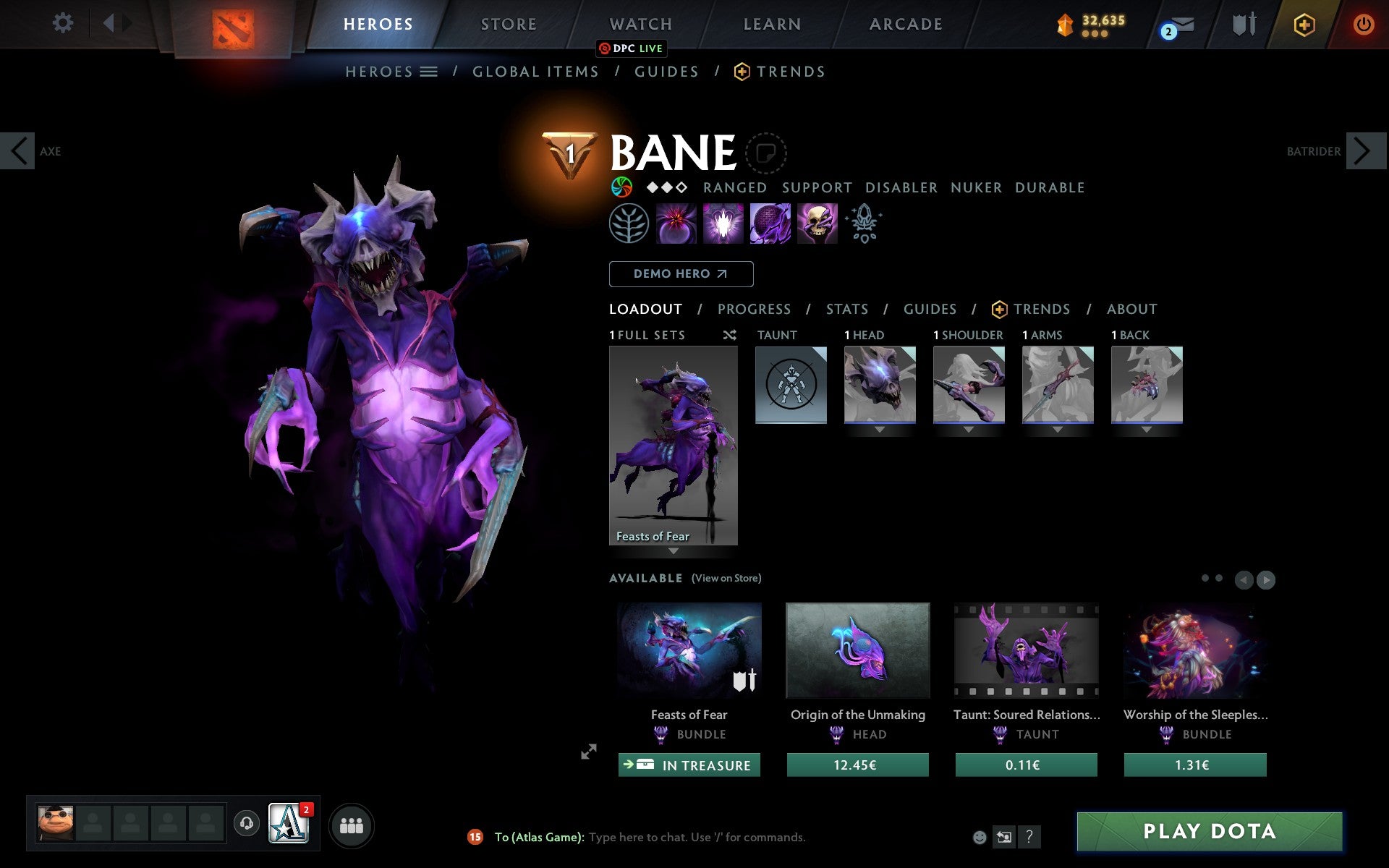Click the DEMO HERO button
The image size is (1389, 868).
681,273
